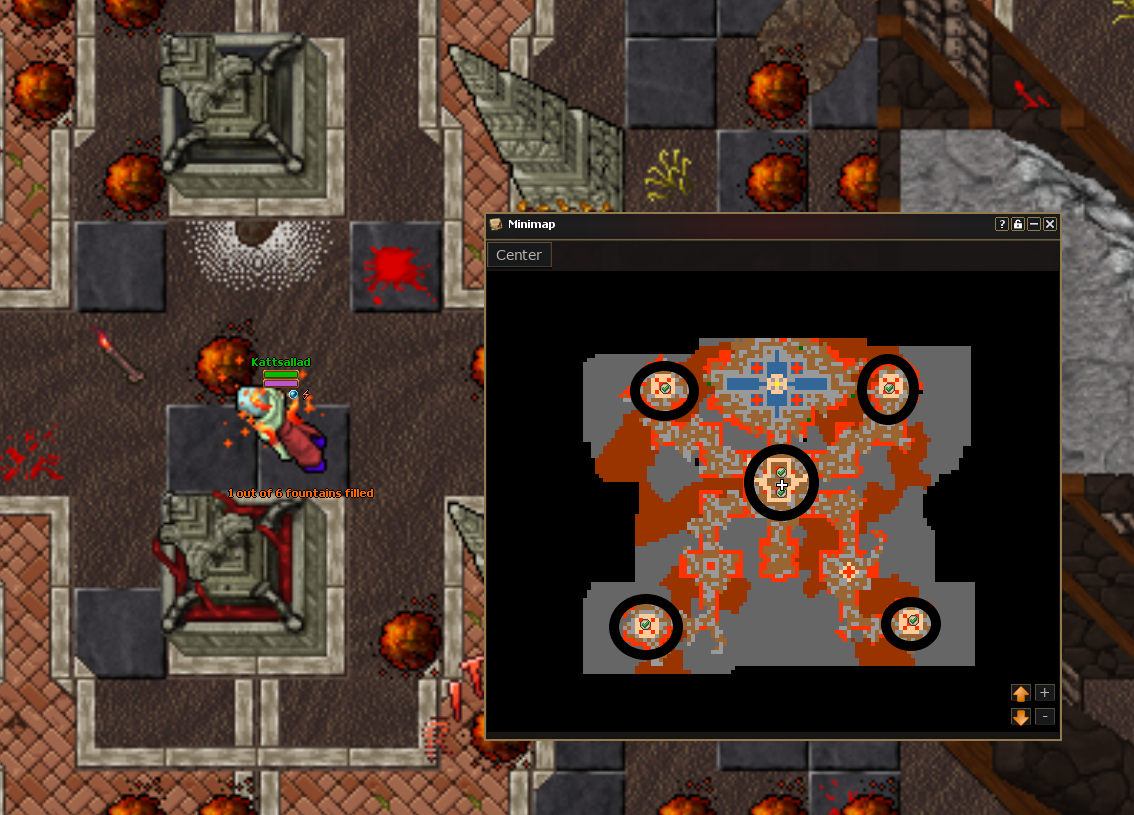The width and height of the screenshot is (1134, 815).
Task: Zoom out the minimap with minus button
Action: 1044,716
